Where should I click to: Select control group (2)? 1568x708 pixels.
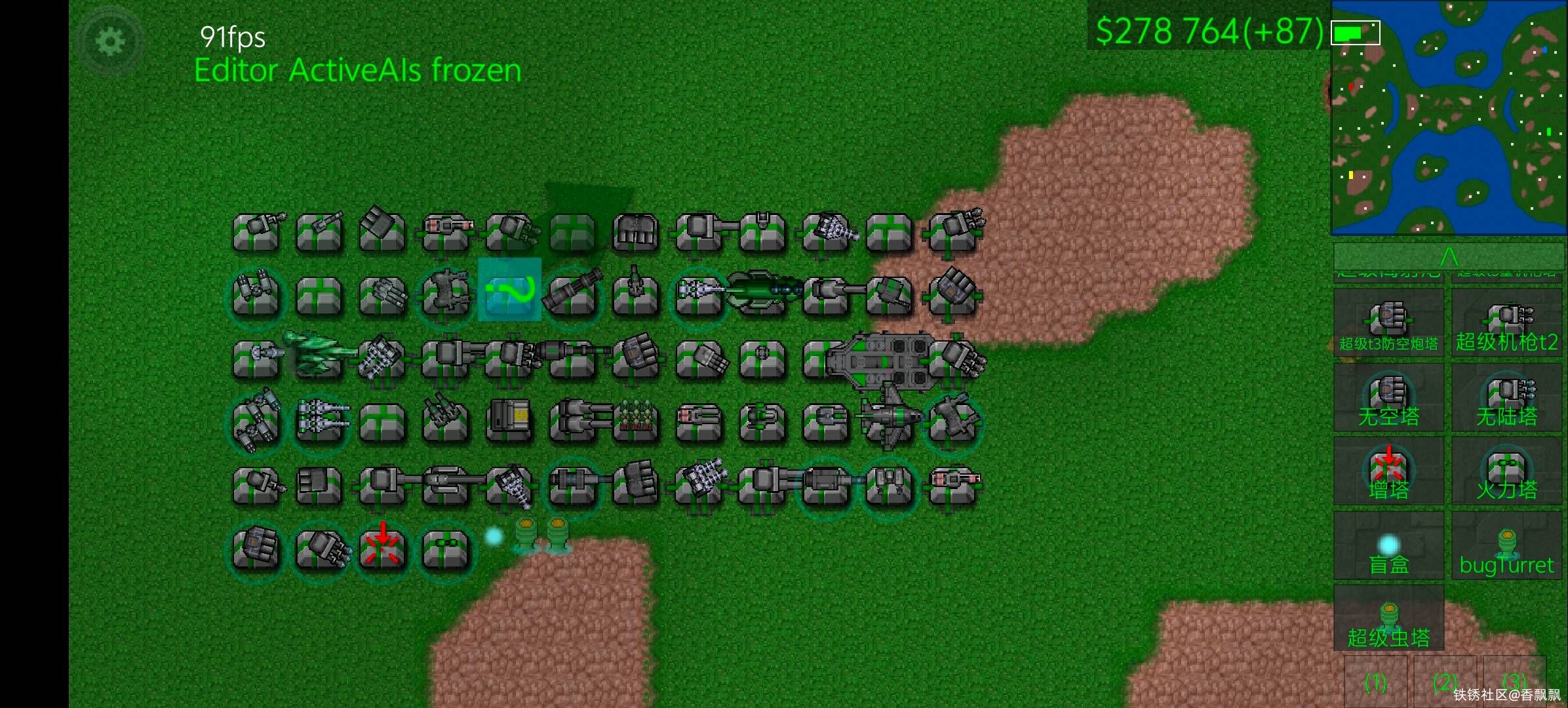1445,683
